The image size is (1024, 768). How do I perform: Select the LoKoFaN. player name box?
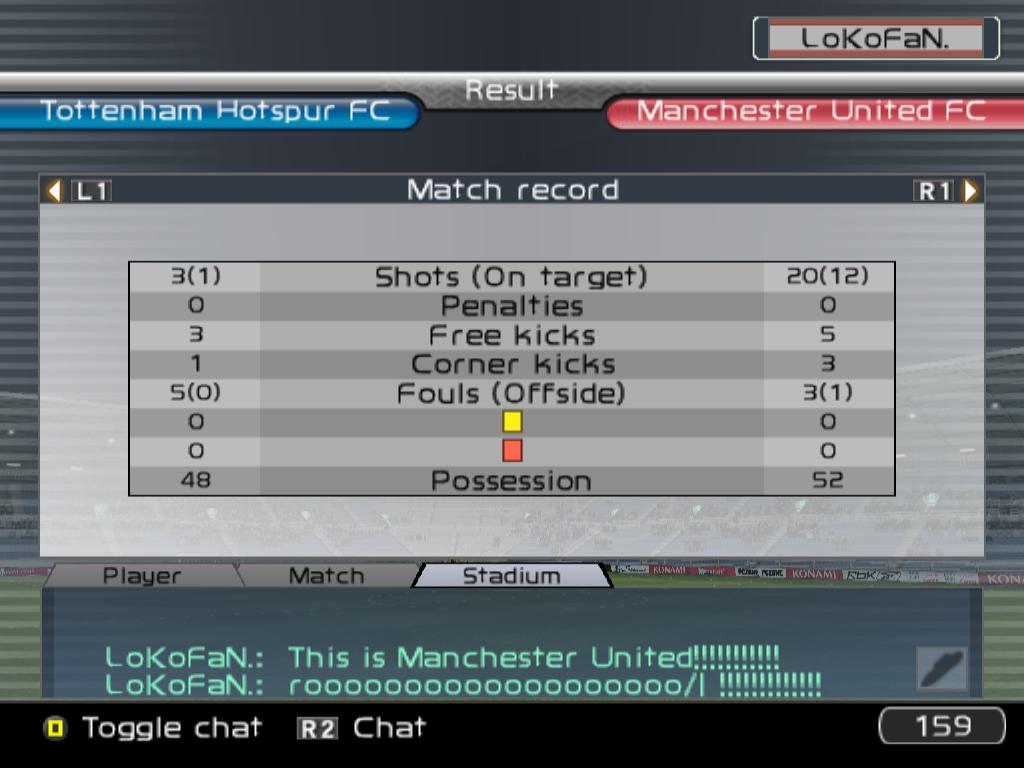[x=875, y=39]
